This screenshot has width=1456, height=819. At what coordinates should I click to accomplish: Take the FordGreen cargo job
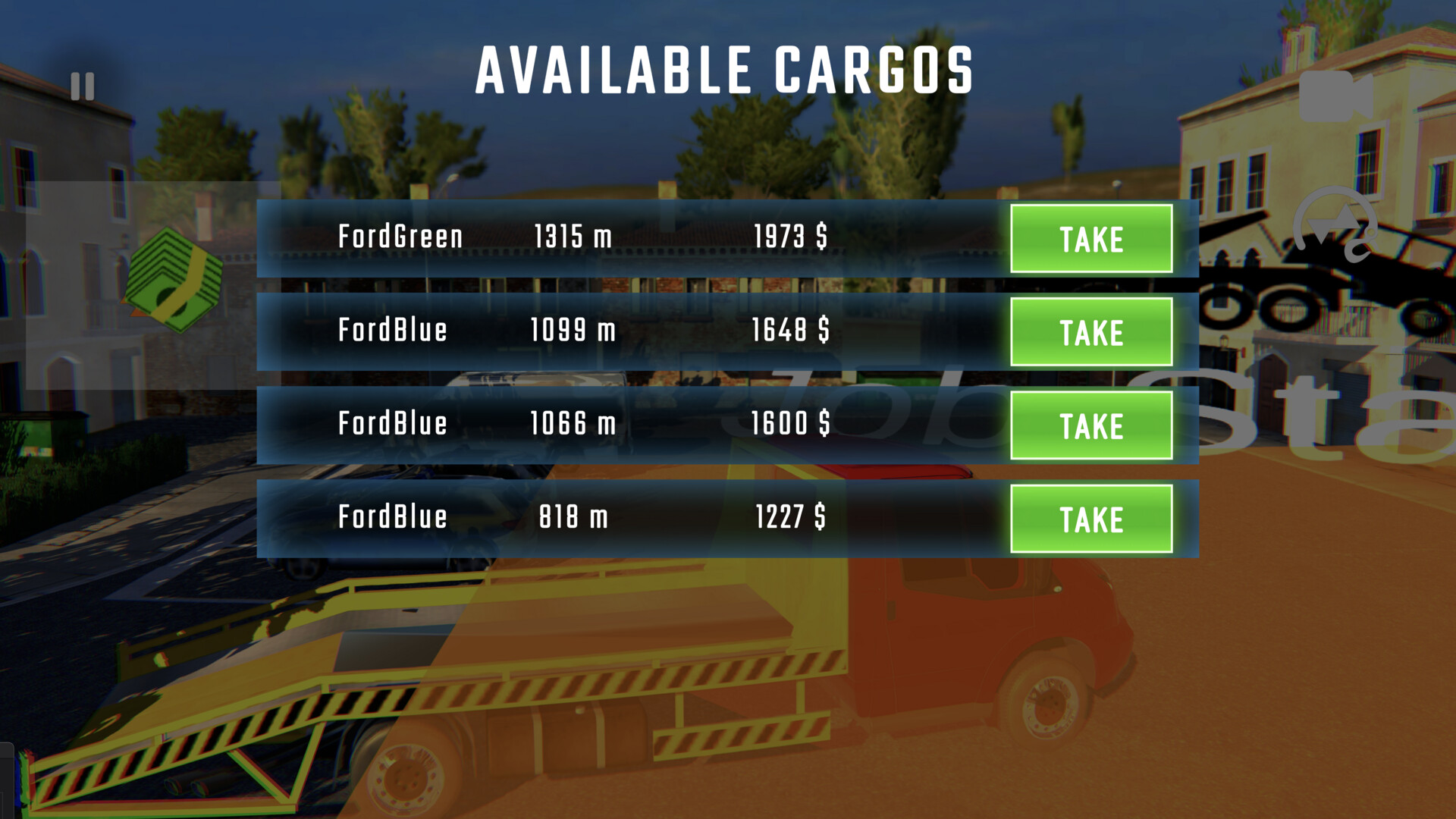[1092, 239]
